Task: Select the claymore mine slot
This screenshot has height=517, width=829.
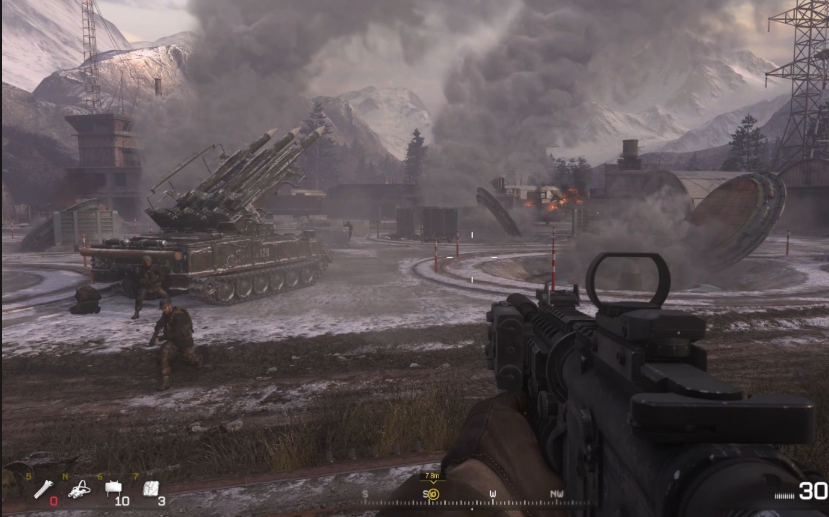Action: (114, 488)
